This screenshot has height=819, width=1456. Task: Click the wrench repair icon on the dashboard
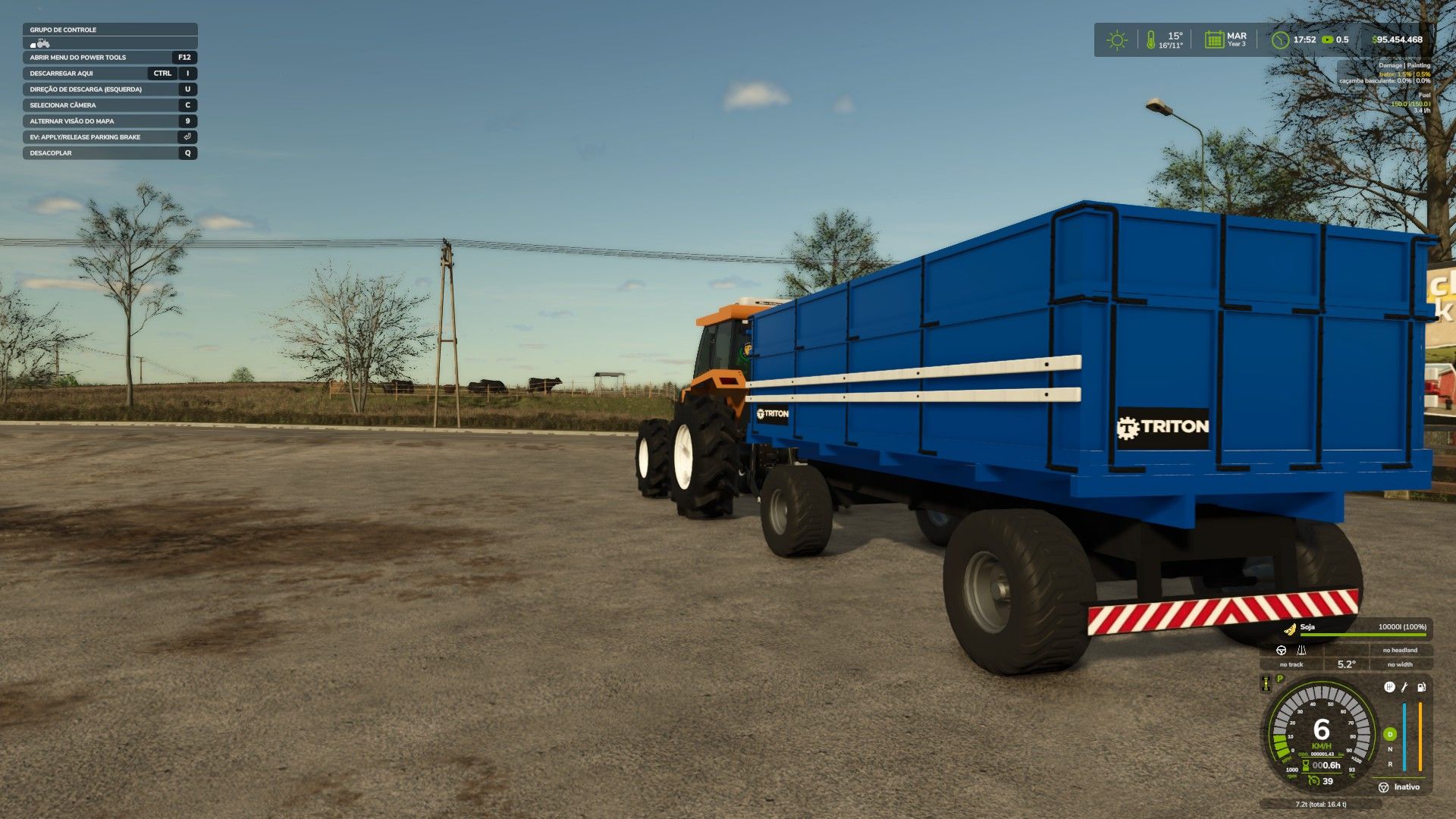(x=1404, y=688)
